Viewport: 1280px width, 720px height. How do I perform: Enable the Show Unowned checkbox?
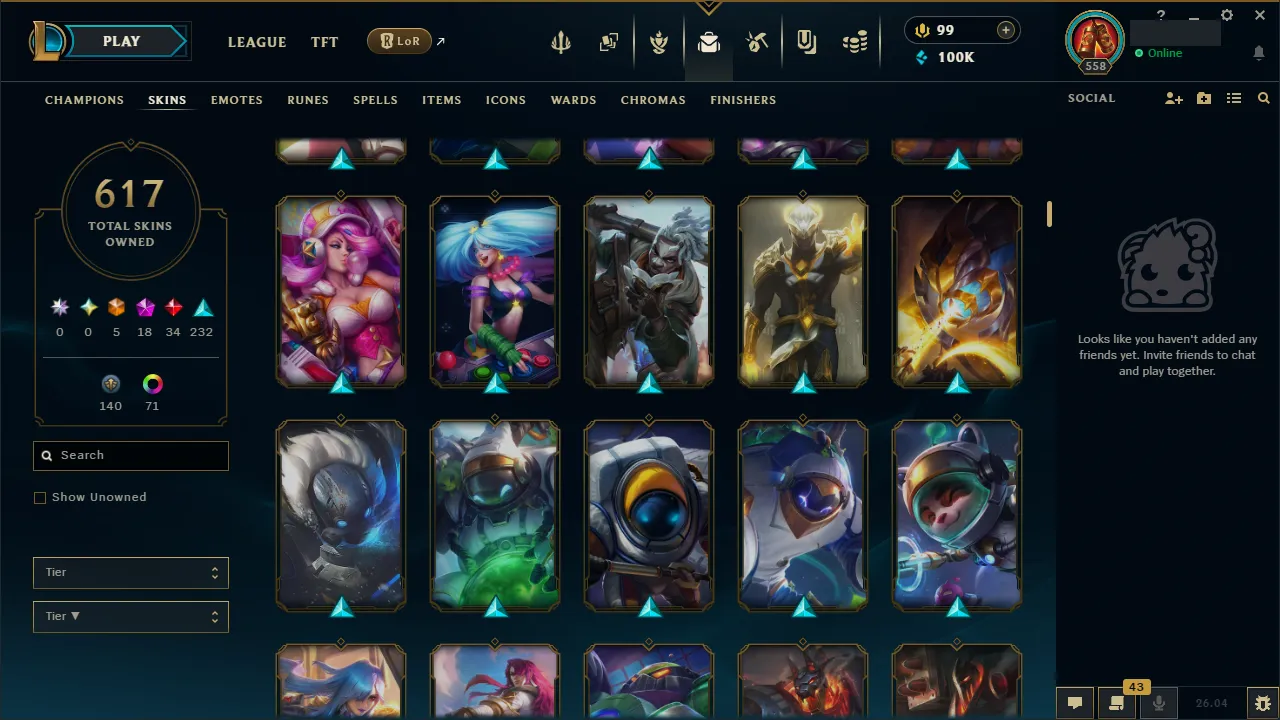tap(40, 497)
